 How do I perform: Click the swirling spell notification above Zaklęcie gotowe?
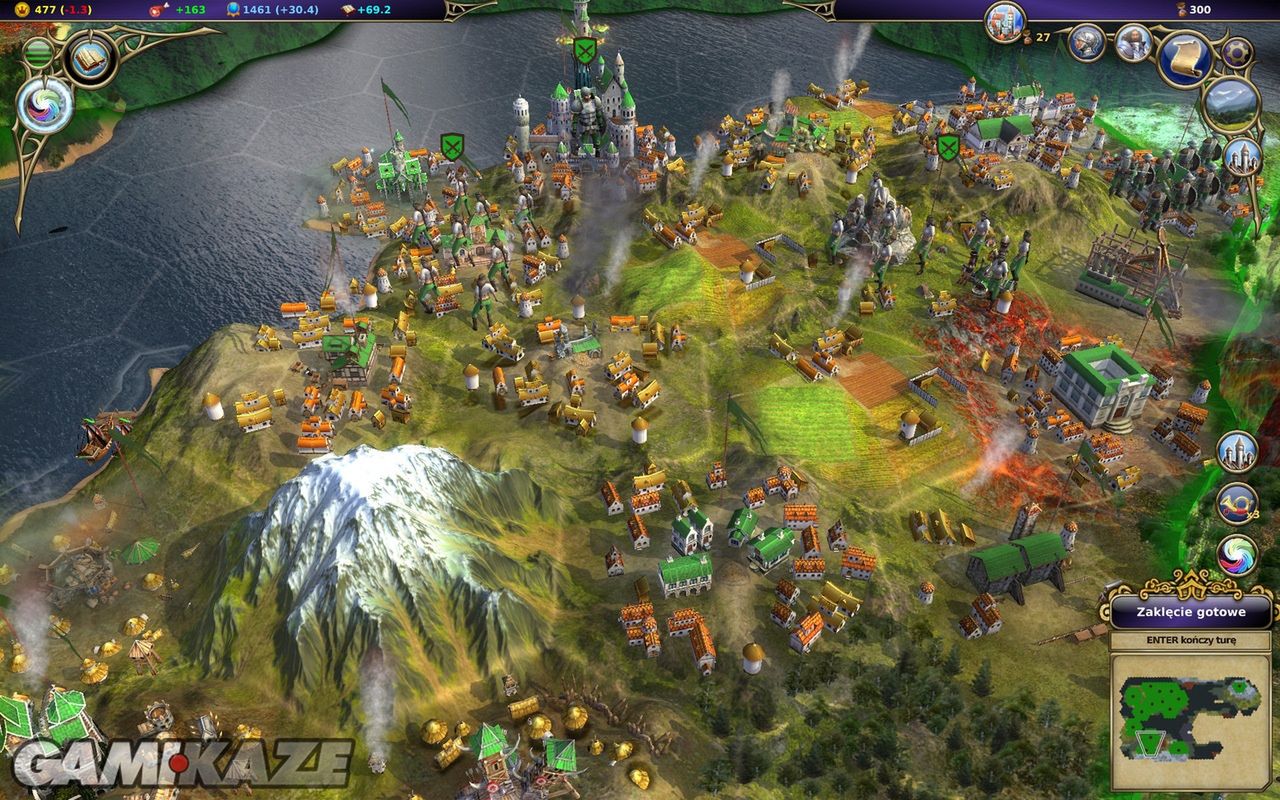(x=1237, y=555)
